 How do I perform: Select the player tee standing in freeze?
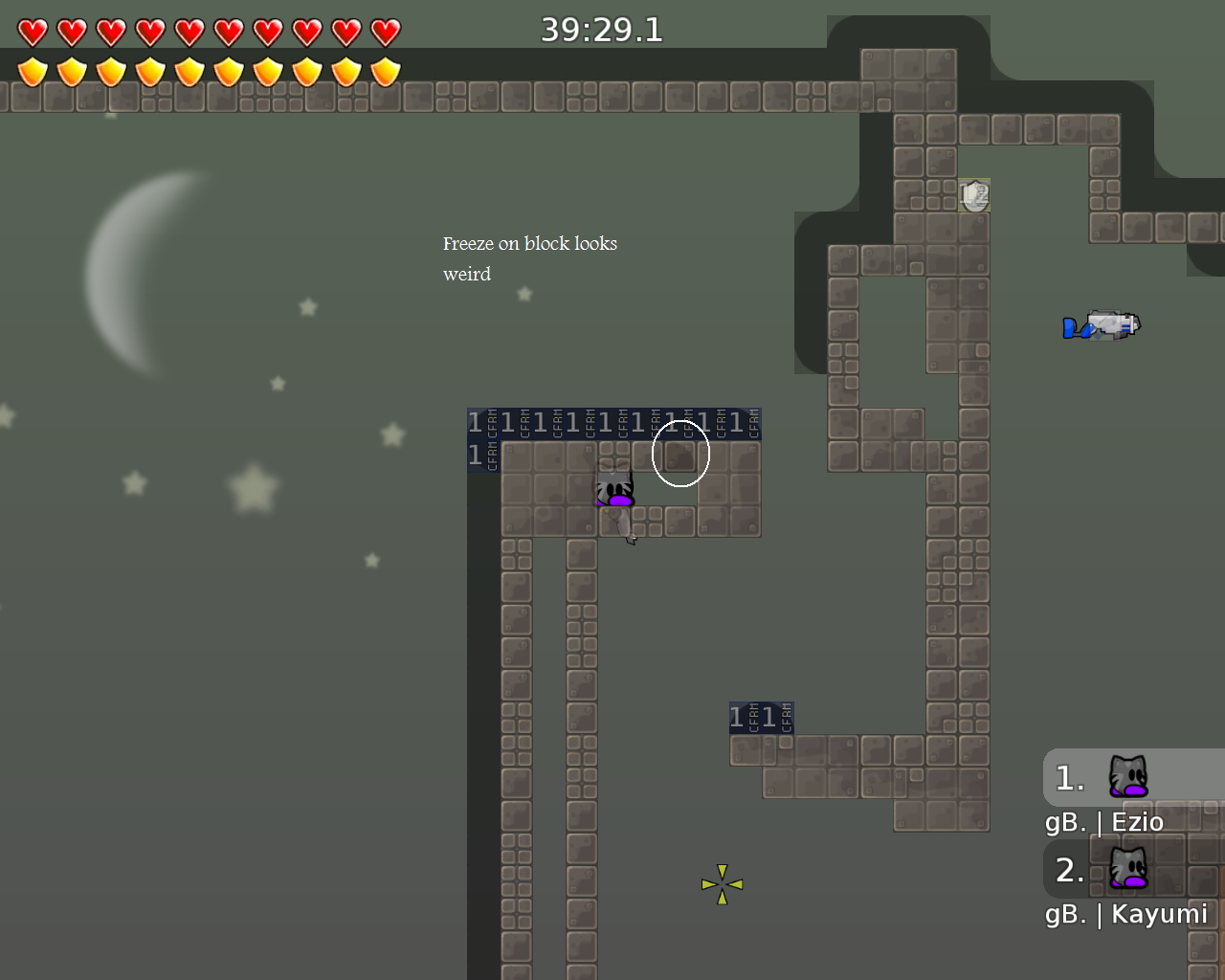pos(613,486)
